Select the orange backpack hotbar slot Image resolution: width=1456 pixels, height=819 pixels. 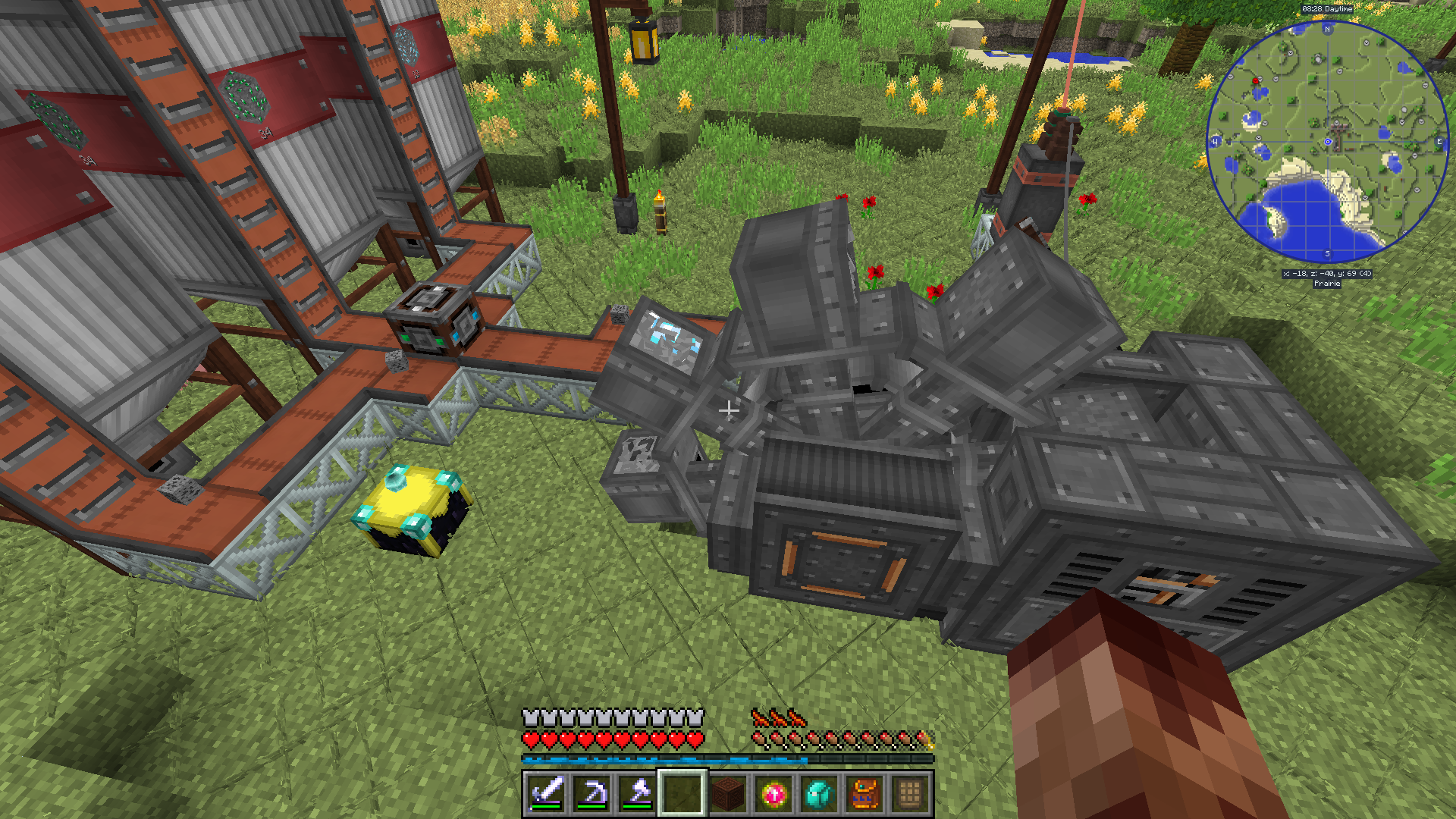pos(864,794)
